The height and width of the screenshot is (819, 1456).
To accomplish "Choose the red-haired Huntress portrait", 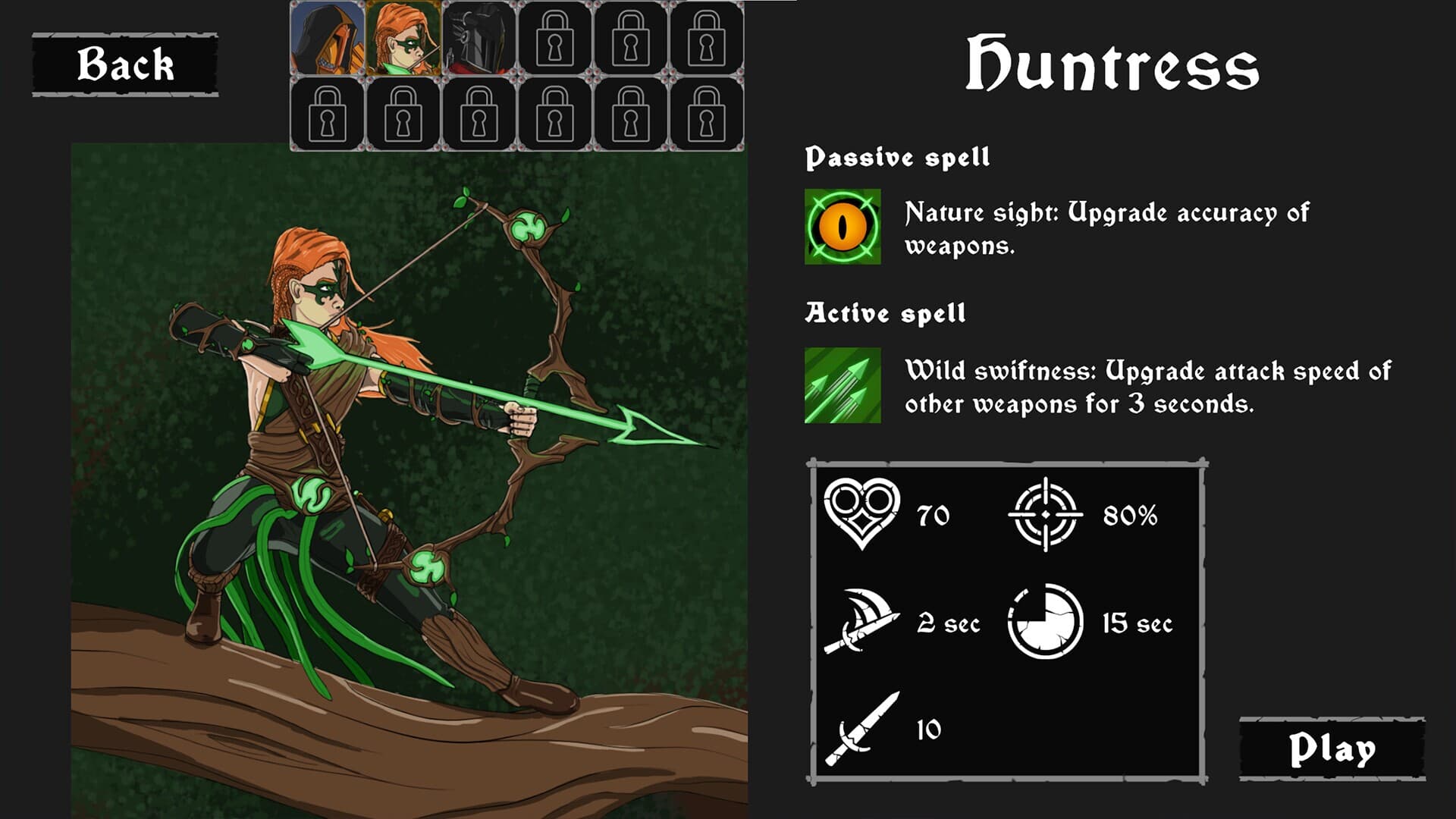I will coord(403,38).
